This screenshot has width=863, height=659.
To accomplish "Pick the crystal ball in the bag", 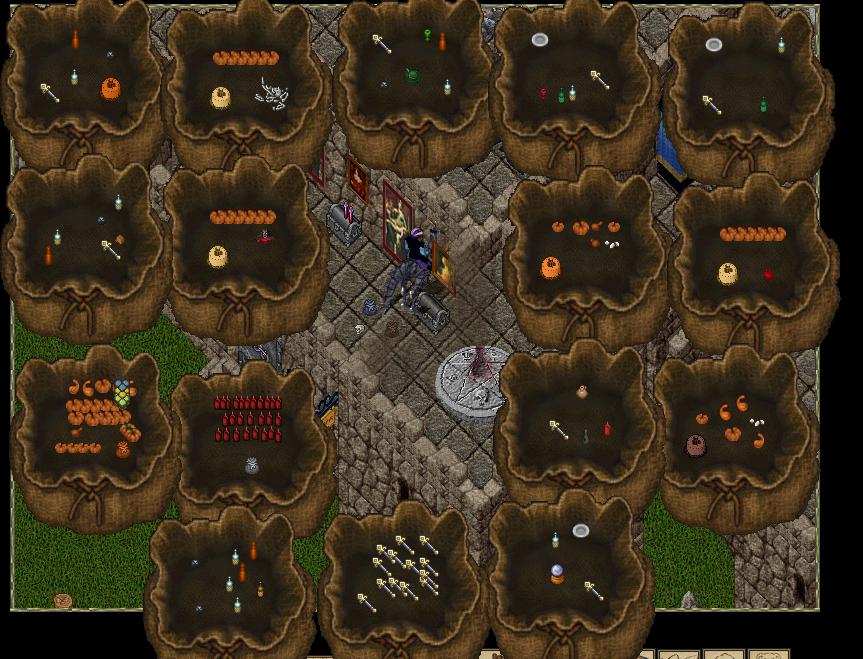I will pyautogui.click(x=557, y=574).
